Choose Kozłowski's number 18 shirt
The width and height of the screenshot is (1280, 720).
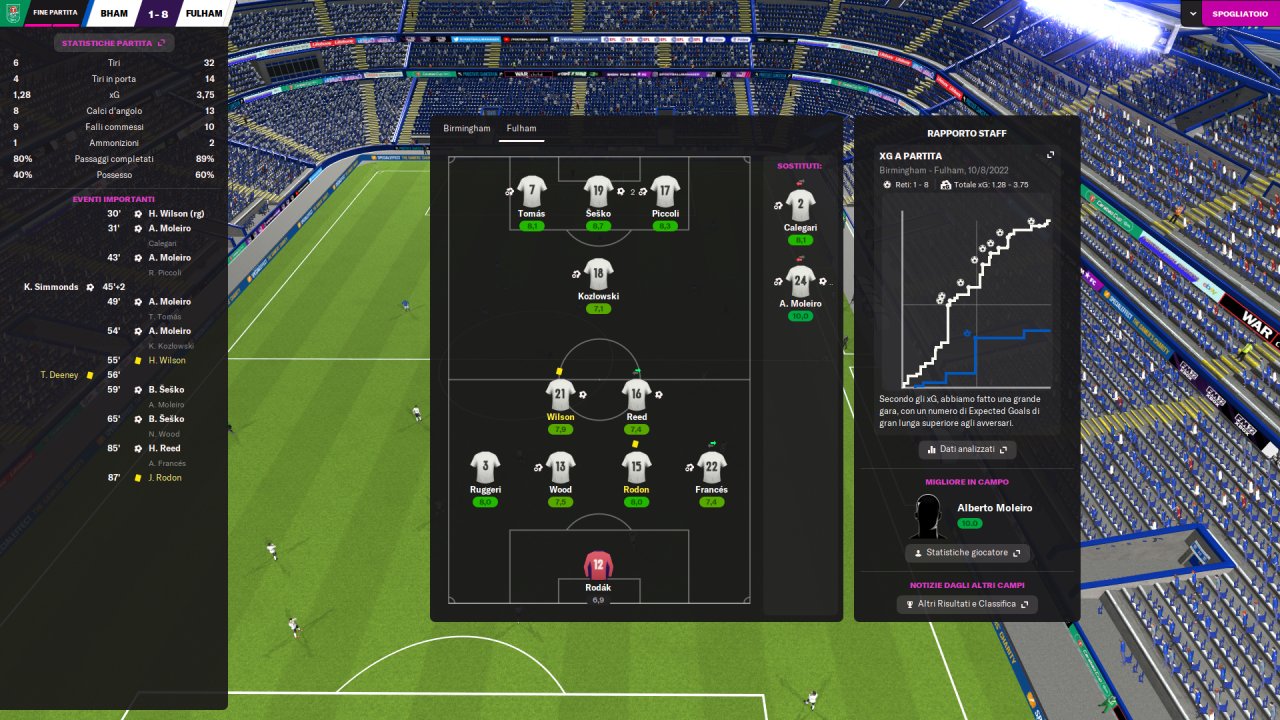click(598, 274)
